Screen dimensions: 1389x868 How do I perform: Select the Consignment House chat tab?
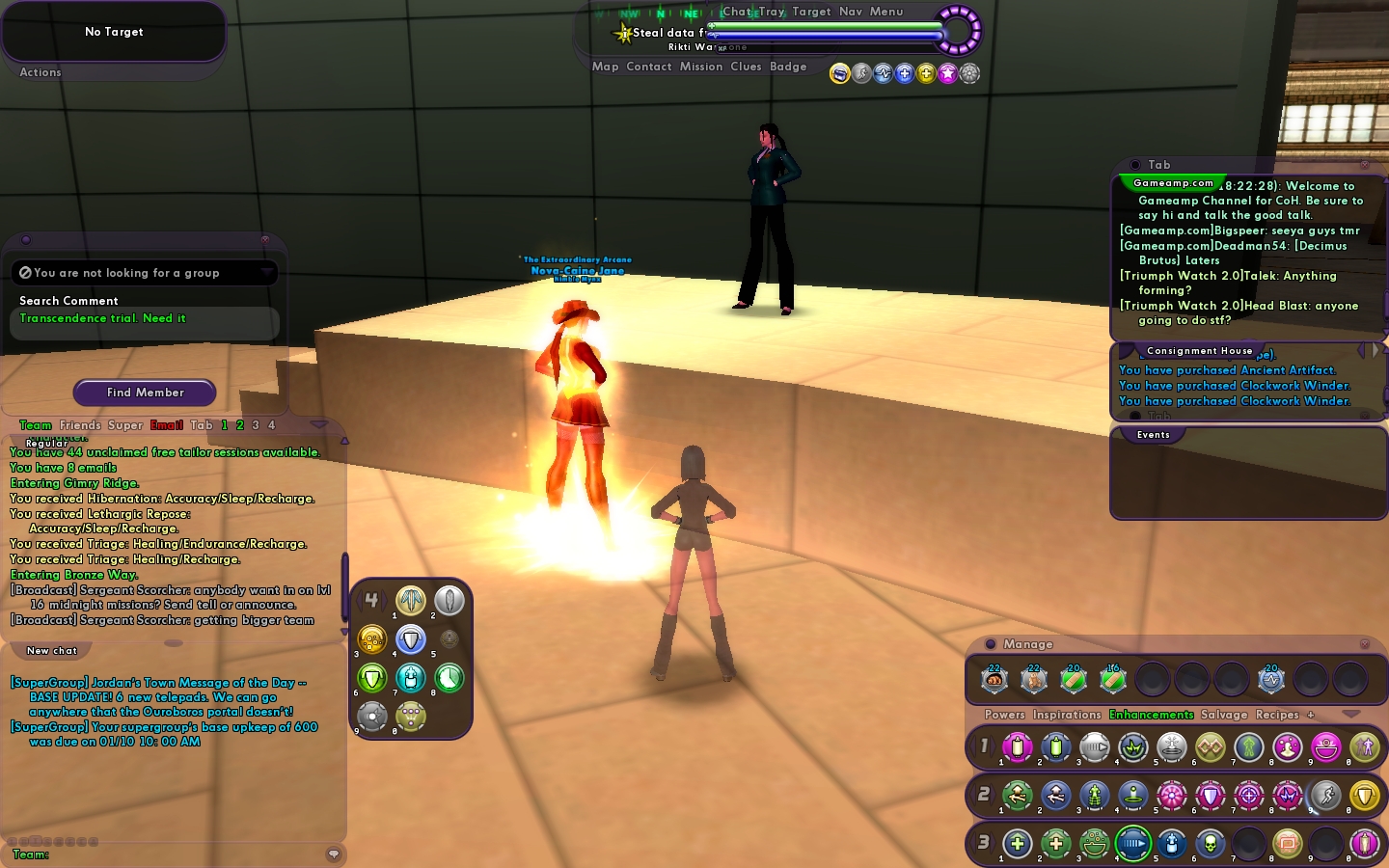pos(1199,351)
